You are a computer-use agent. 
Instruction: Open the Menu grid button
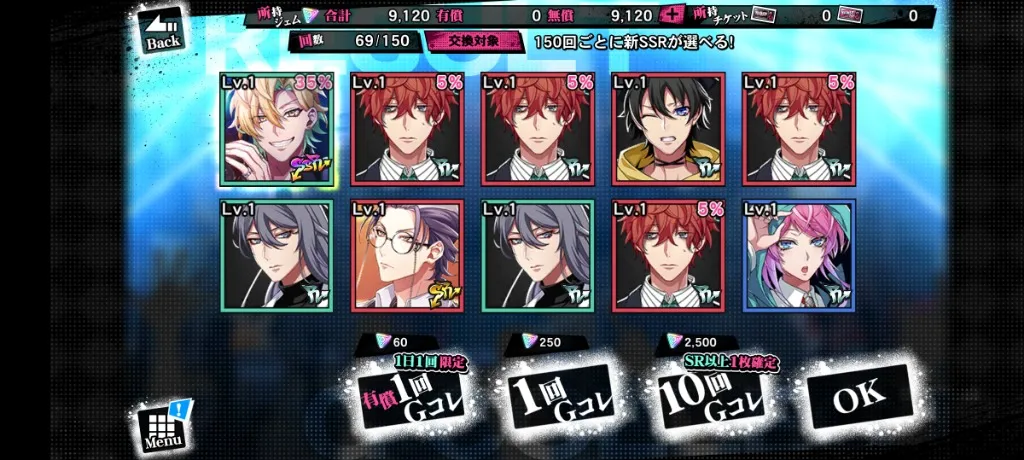(x=164, y=426)
